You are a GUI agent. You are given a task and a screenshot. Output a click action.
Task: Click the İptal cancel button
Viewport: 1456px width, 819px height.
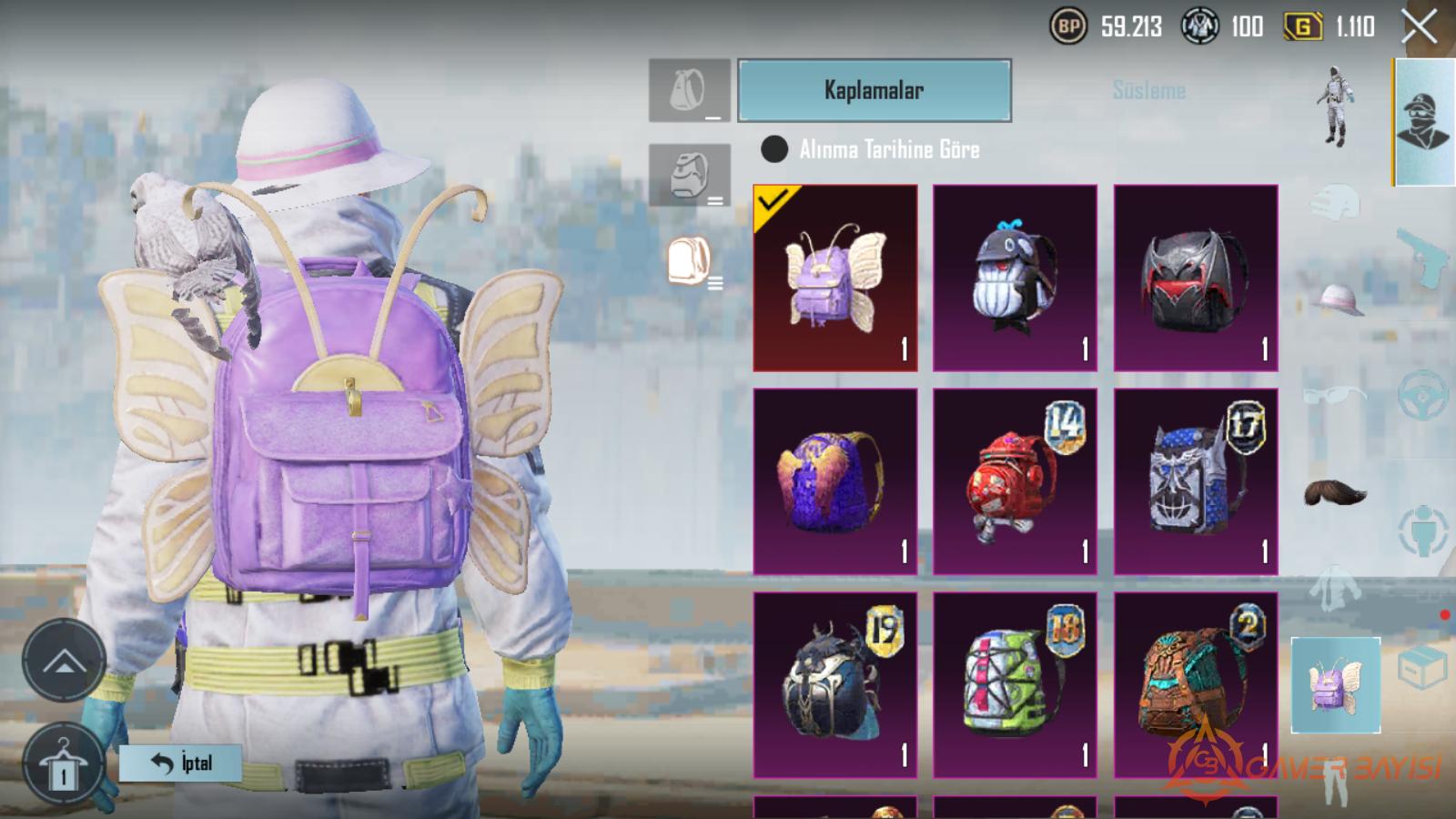click(180, 763)
